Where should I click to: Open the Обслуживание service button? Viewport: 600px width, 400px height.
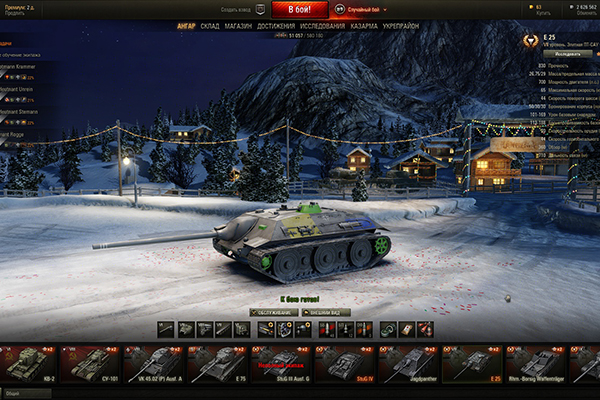coord(271,311)
